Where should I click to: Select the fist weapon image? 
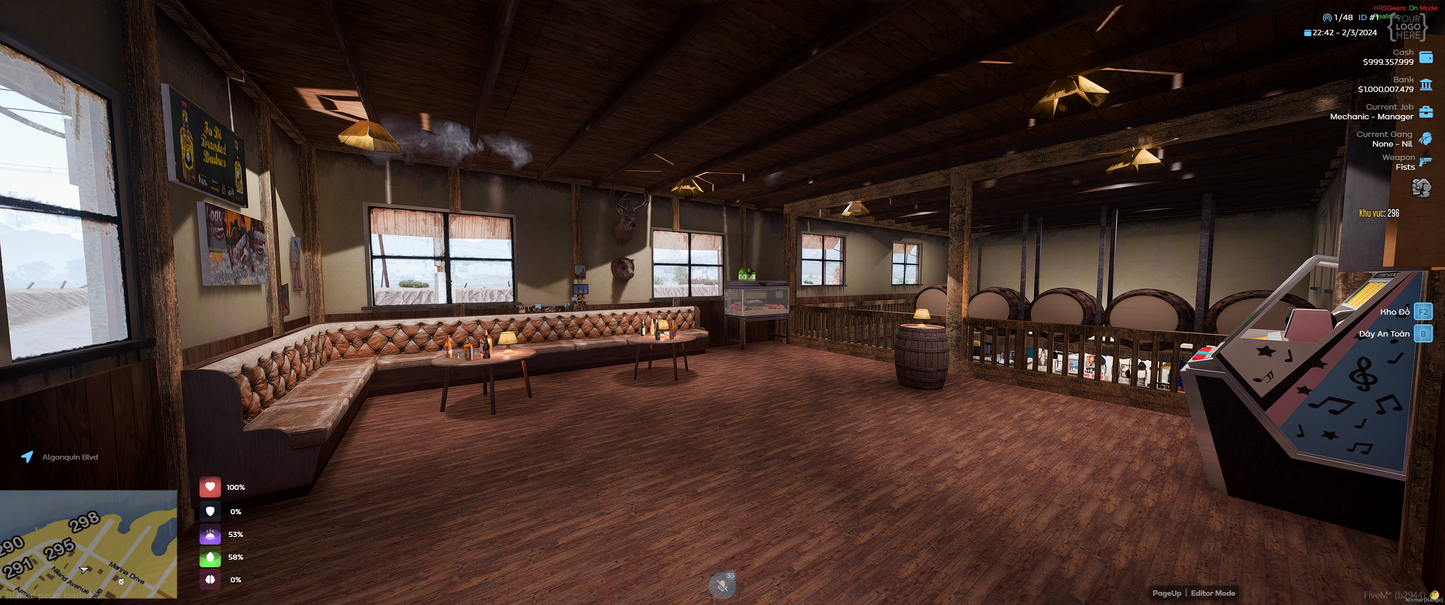tap(1421, 188)
